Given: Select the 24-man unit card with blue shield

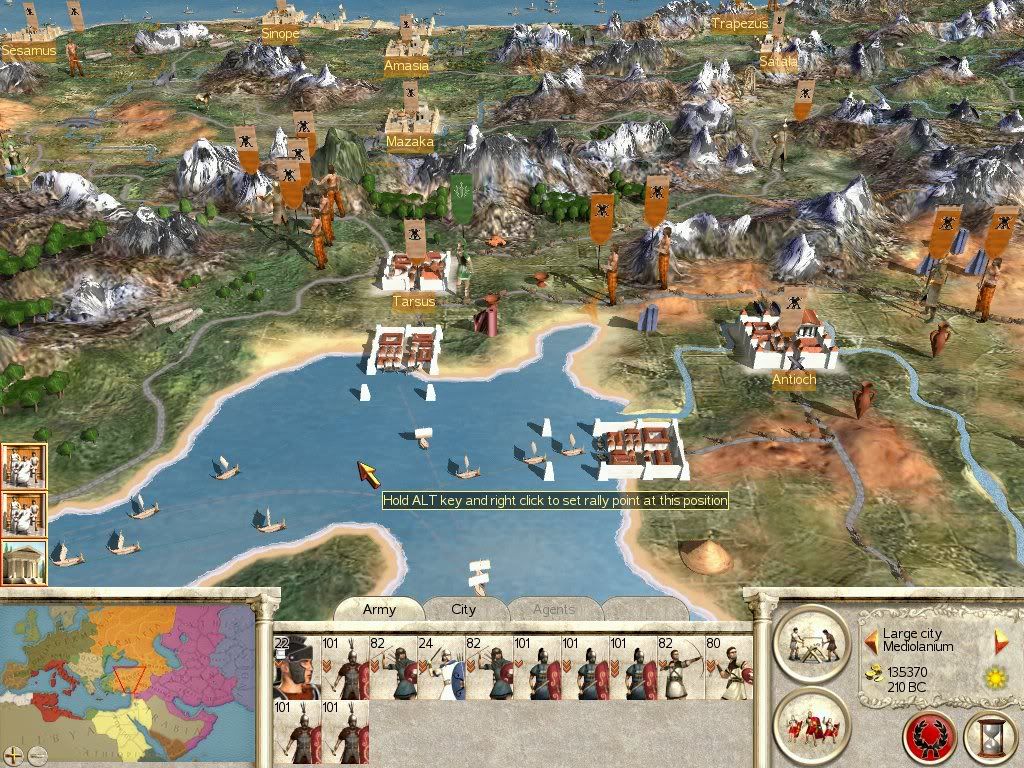Looking at the screenshot, I should point(440,666).
